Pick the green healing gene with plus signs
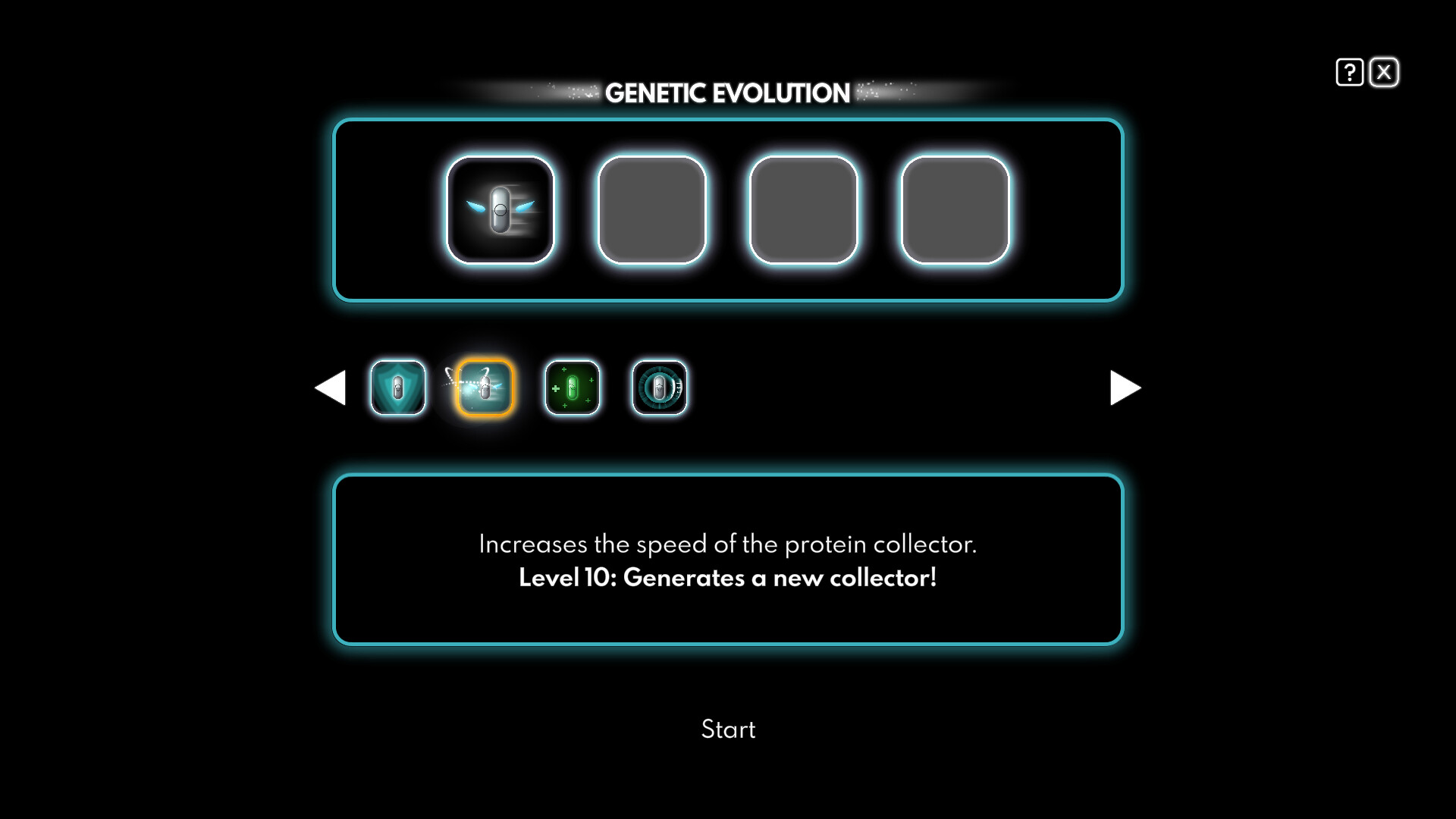The image size is (1456, 819). [572, 388]
